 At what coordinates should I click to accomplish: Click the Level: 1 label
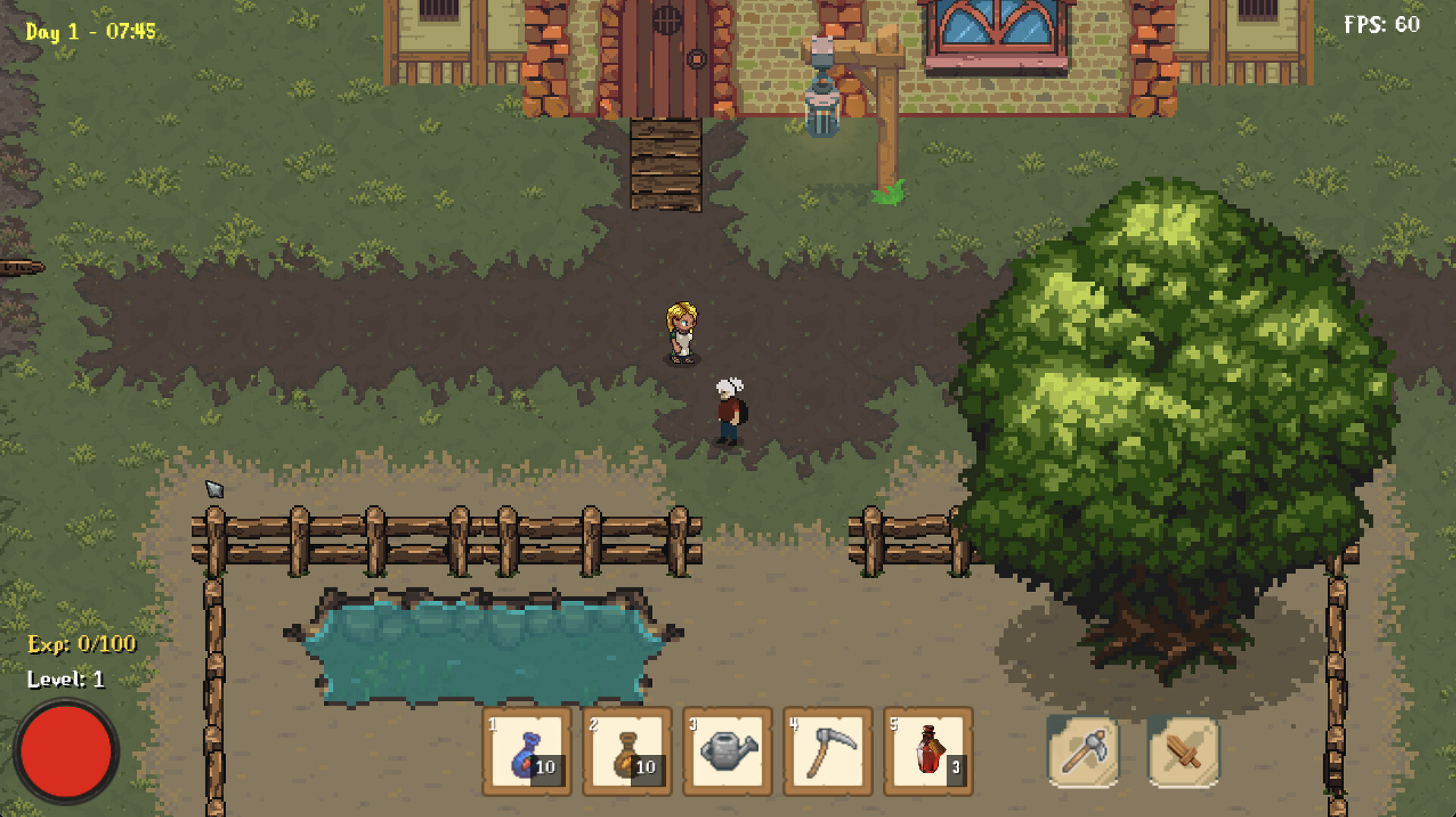(x=64, y=680)
